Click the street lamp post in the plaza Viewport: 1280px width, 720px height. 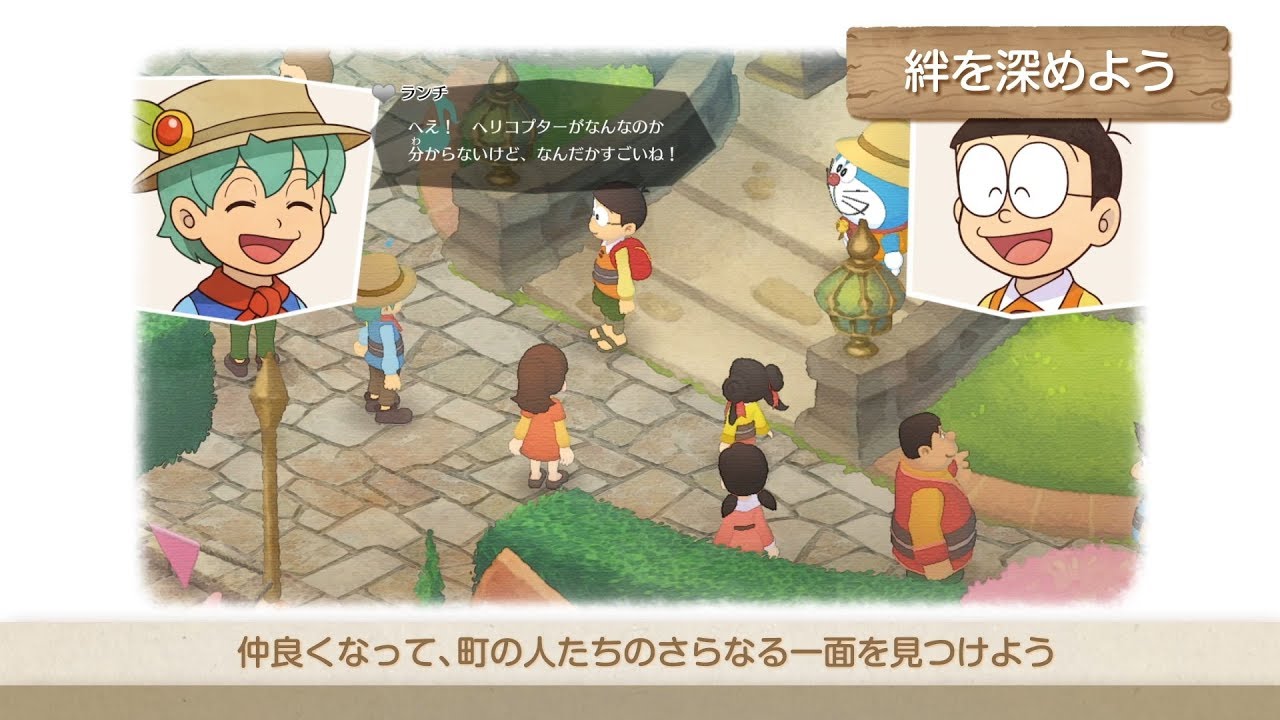point(270,450)
